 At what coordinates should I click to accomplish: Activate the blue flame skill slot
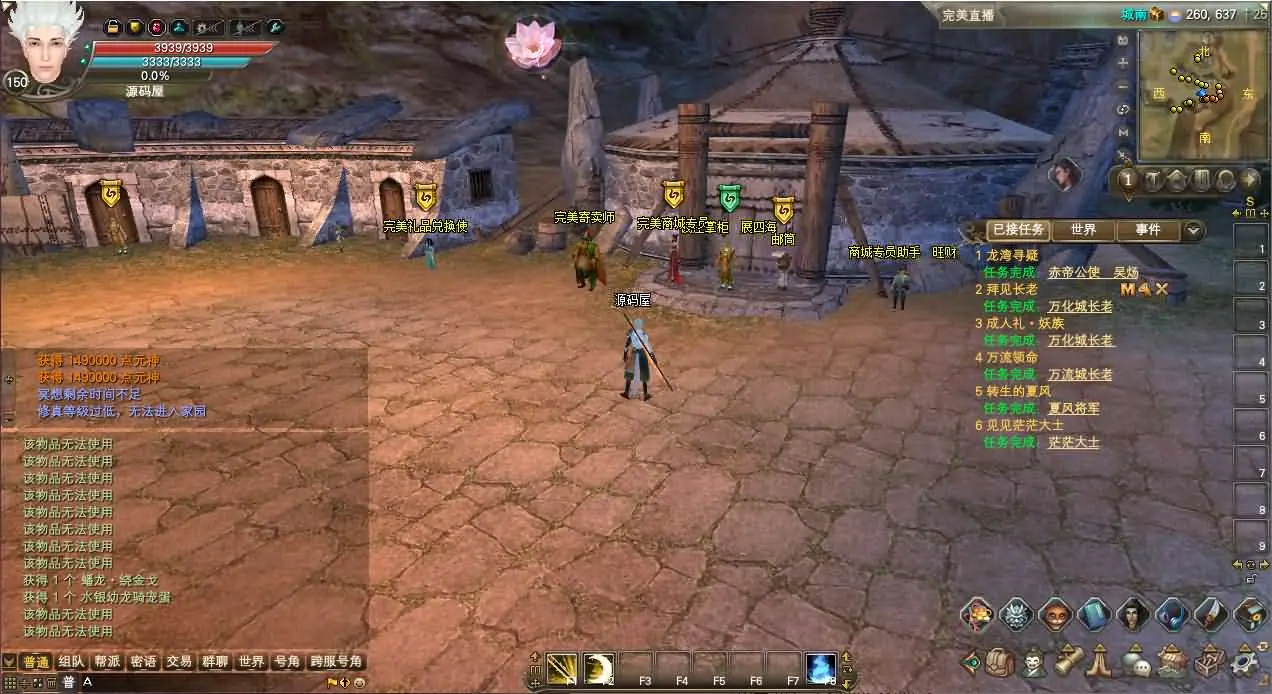[x=821, y=669]
